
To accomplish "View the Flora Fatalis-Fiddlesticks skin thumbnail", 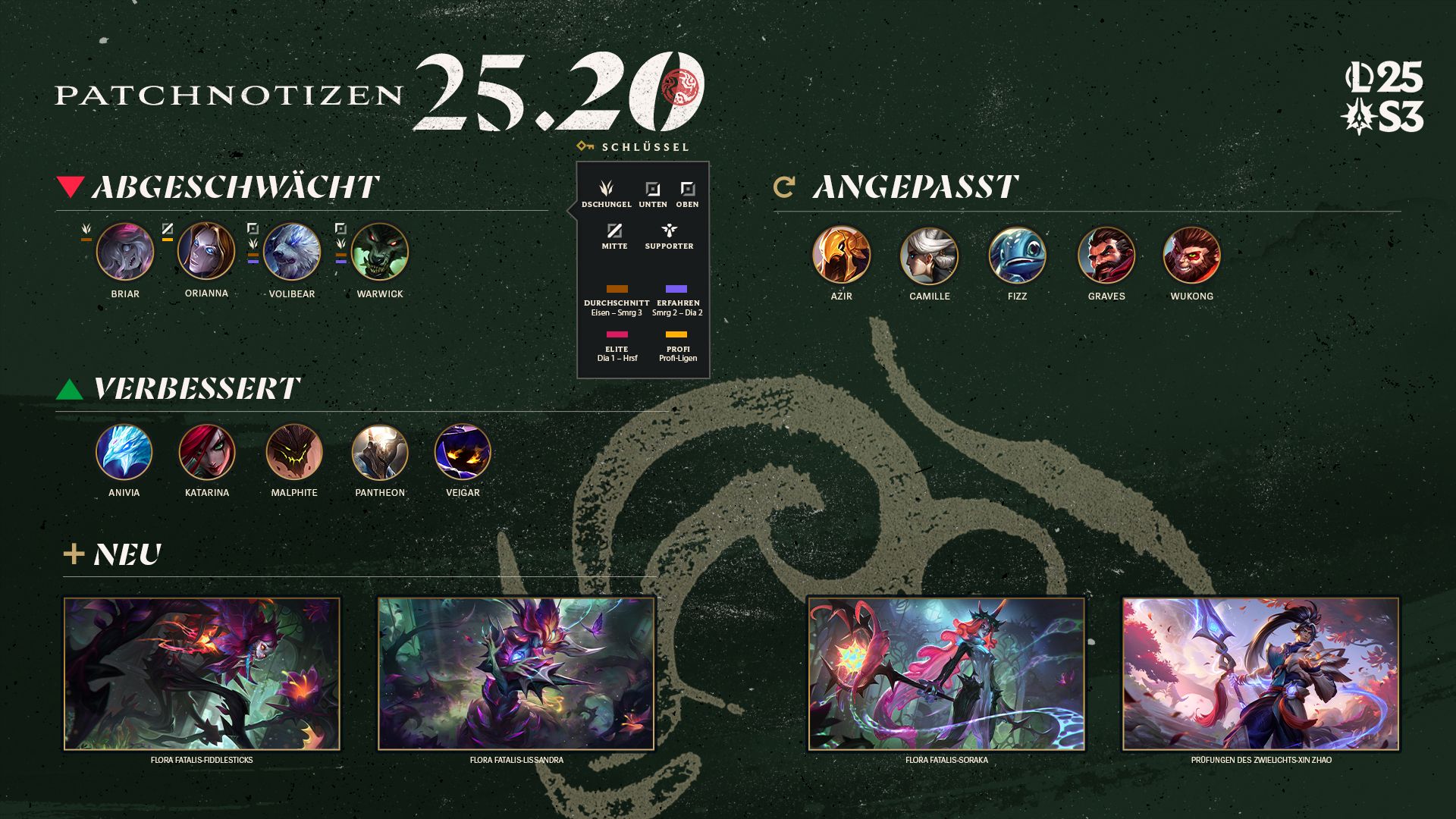I will (x=202, y=673).
